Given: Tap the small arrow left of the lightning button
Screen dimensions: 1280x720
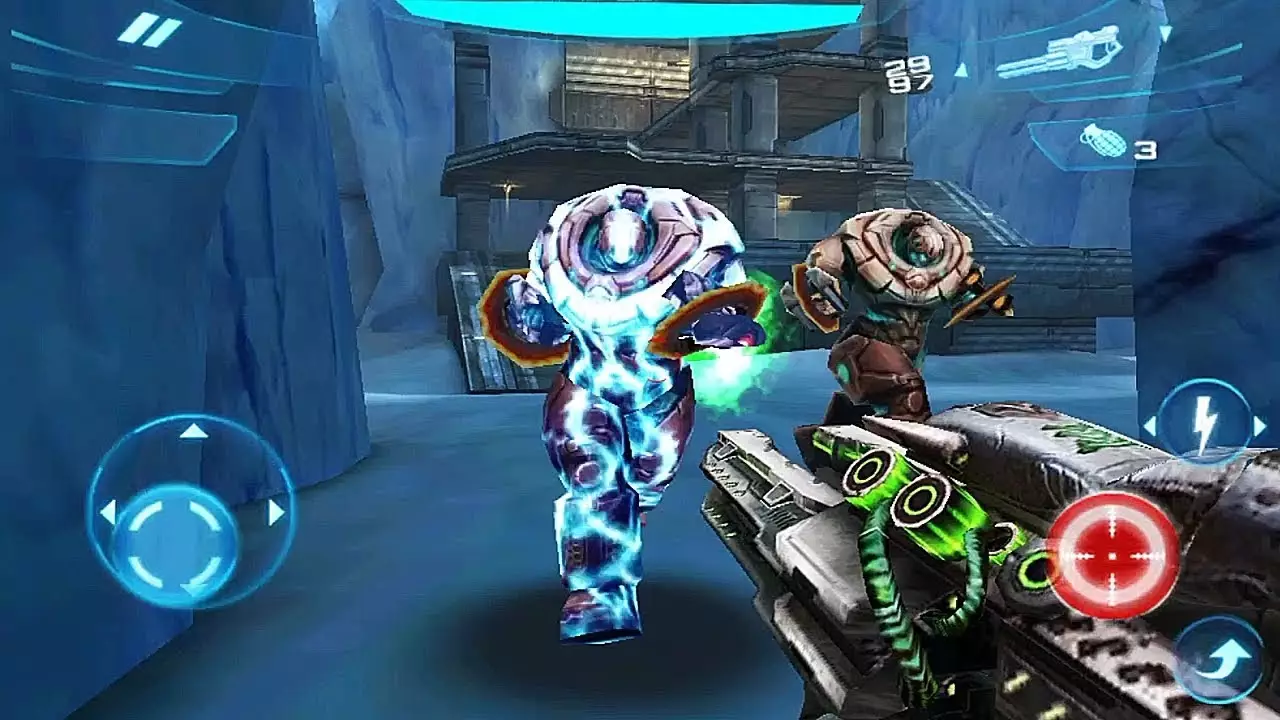Looking at the screenshot, I should pyautogui.click(x=1150, y=425).
